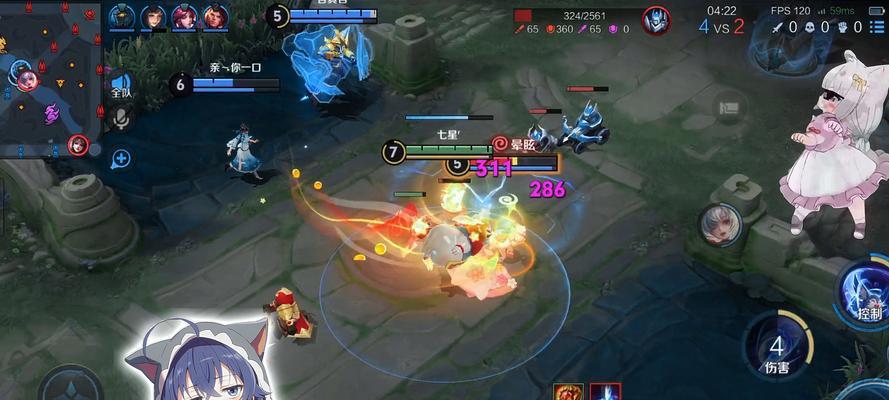Select the red-armored teammate portrait at top

(215, 17)
